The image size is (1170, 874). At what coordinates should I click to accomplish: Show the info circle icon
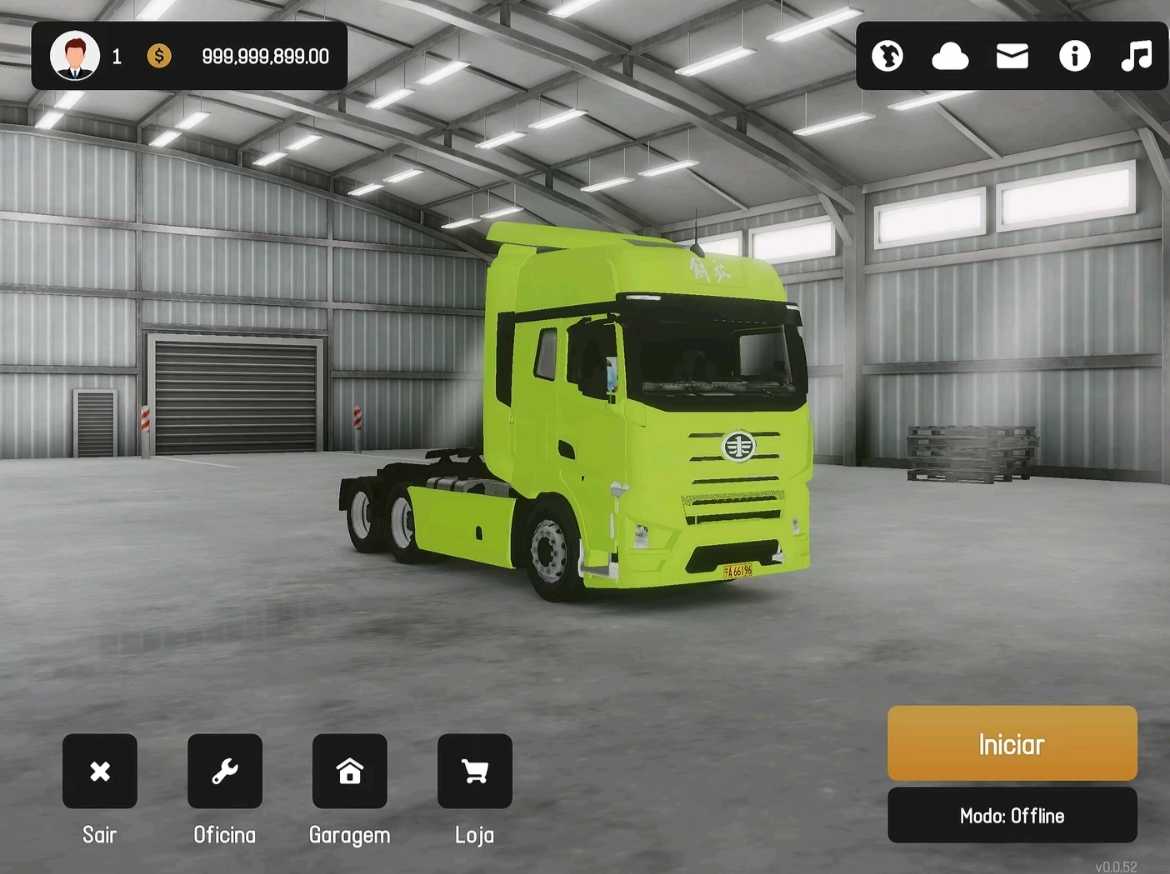coord(1074,56)
